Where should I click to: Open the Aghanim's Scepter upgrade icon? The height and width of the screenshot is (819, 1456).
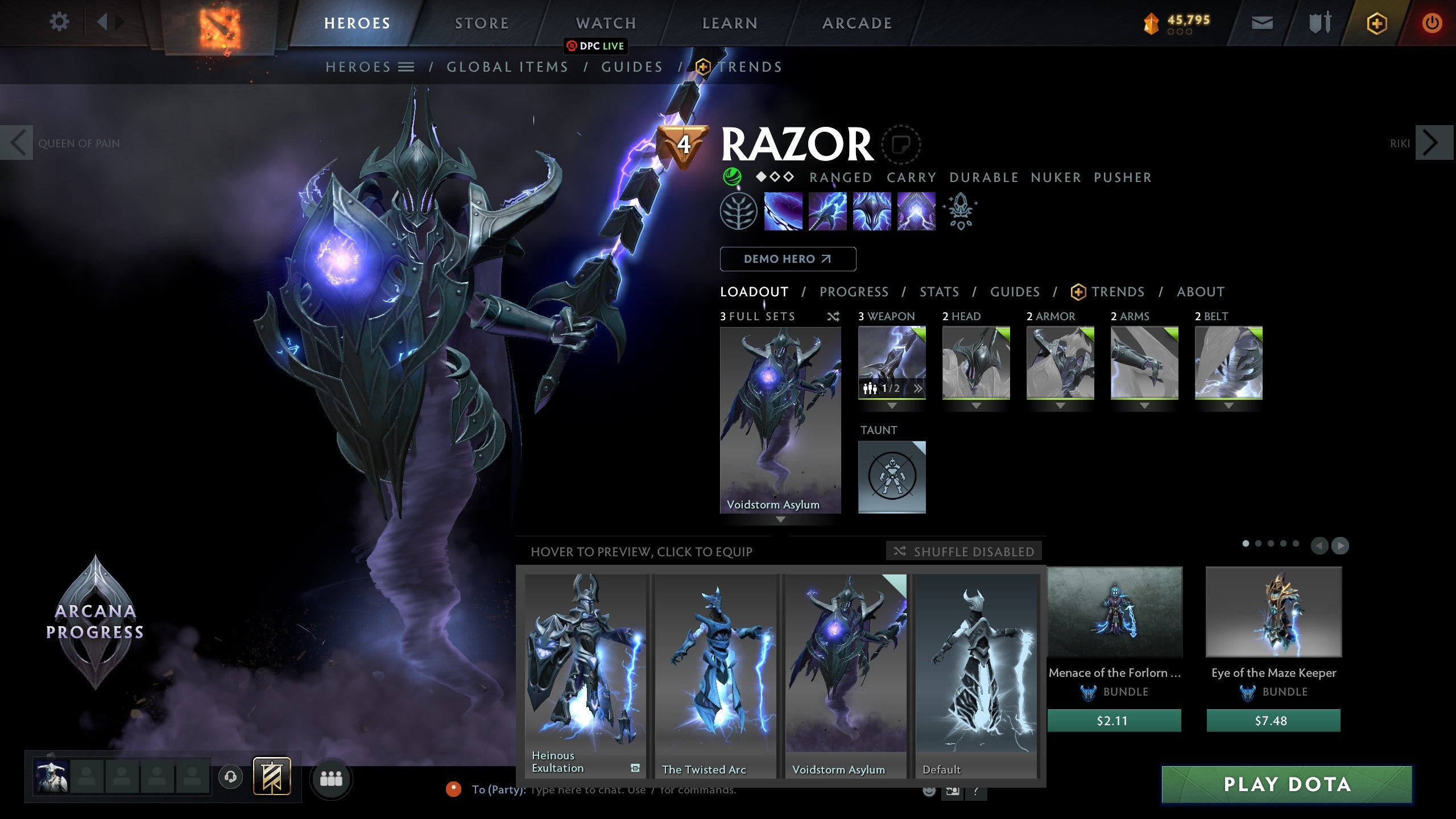pyautogui.click(x=960, y=212)
